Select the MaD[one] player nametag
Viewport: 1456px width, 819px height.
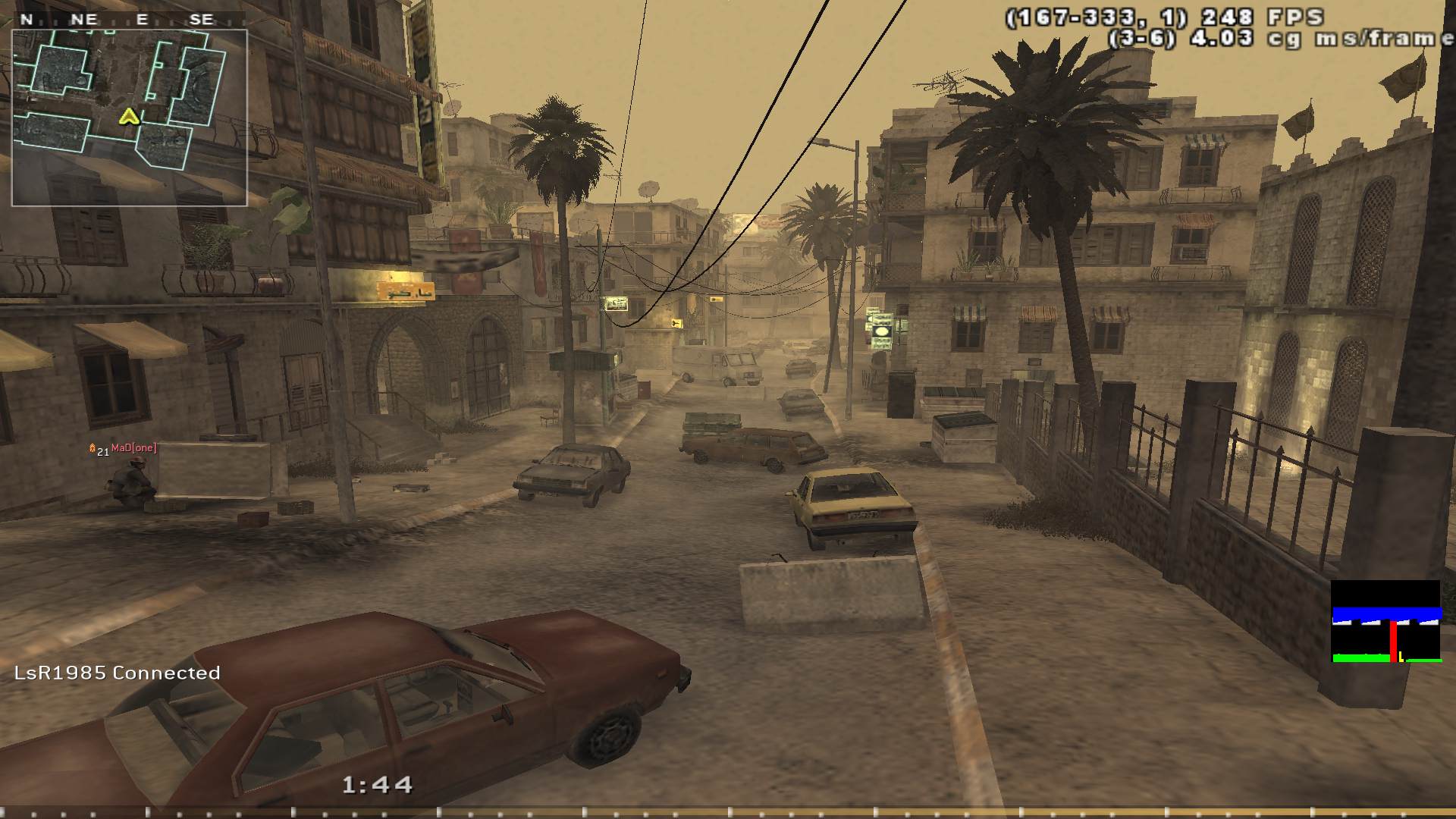(x=133, y=448)
